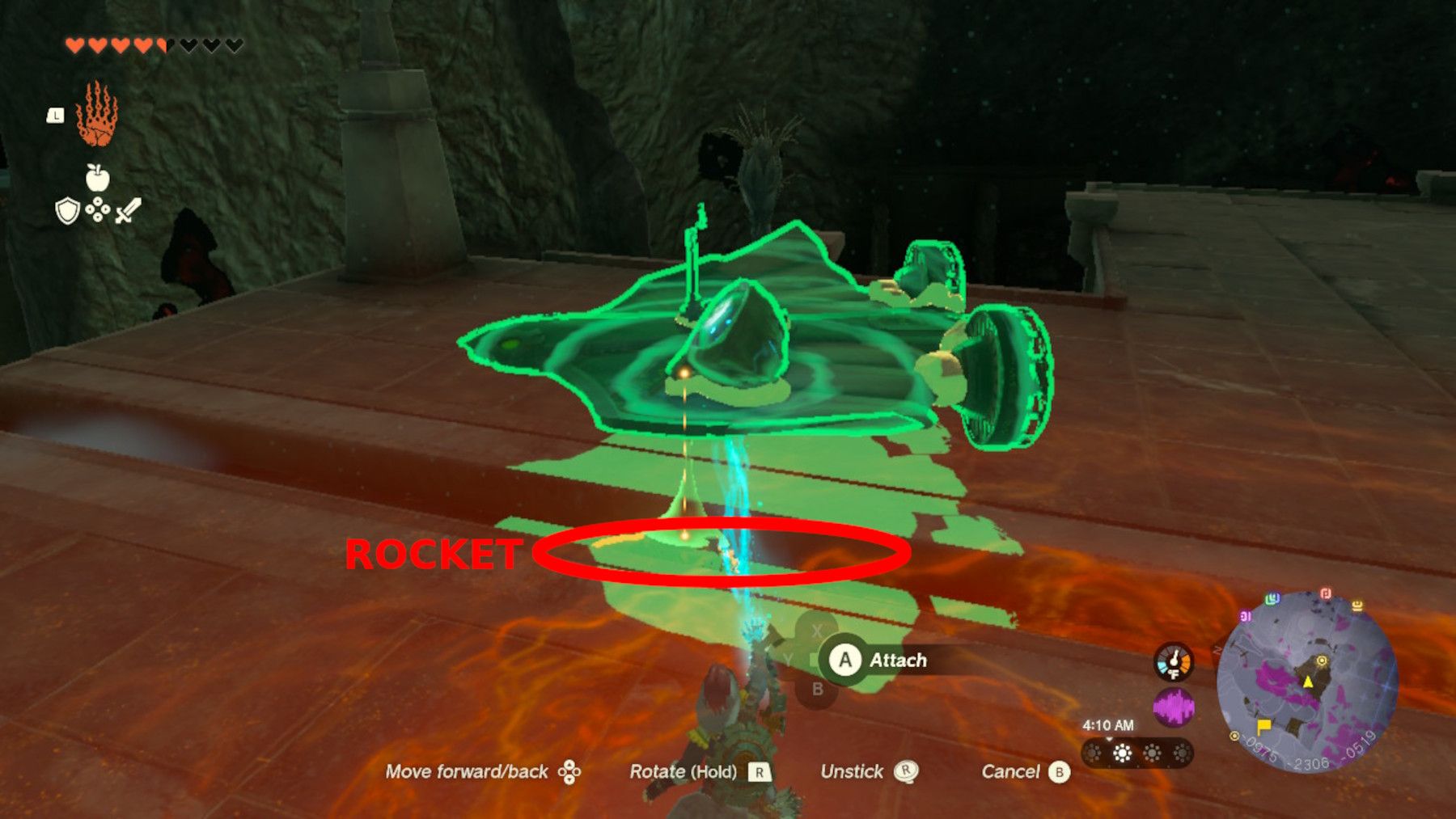Screen dimensions: 1456x819
Task: Toggle the rightmost rune slot in the selector
Action: 1183,754
